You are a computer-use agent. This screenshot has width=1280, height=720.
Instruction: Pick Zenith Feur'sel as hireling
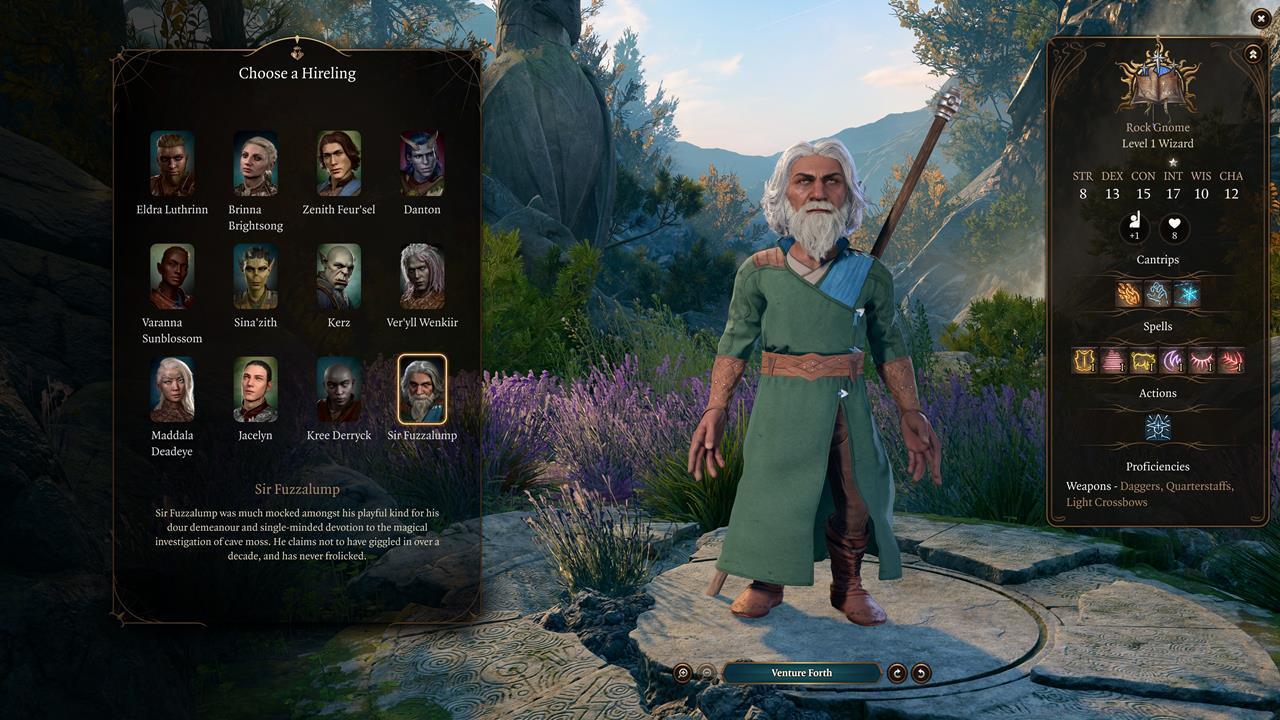(x=339, y=163)
